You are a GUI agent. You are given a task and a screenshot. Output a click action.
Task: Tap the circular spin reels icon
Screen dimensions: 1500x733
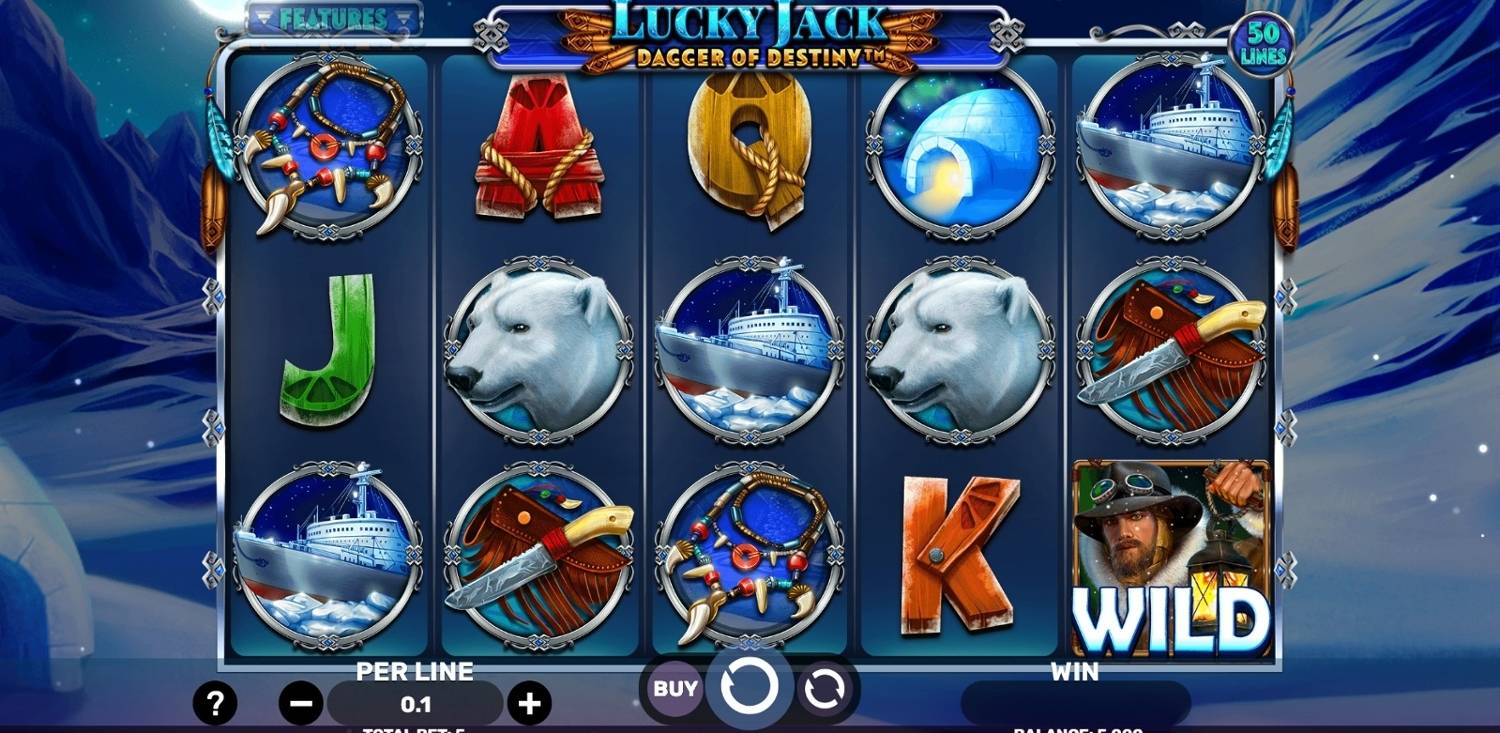coord(750,688)
